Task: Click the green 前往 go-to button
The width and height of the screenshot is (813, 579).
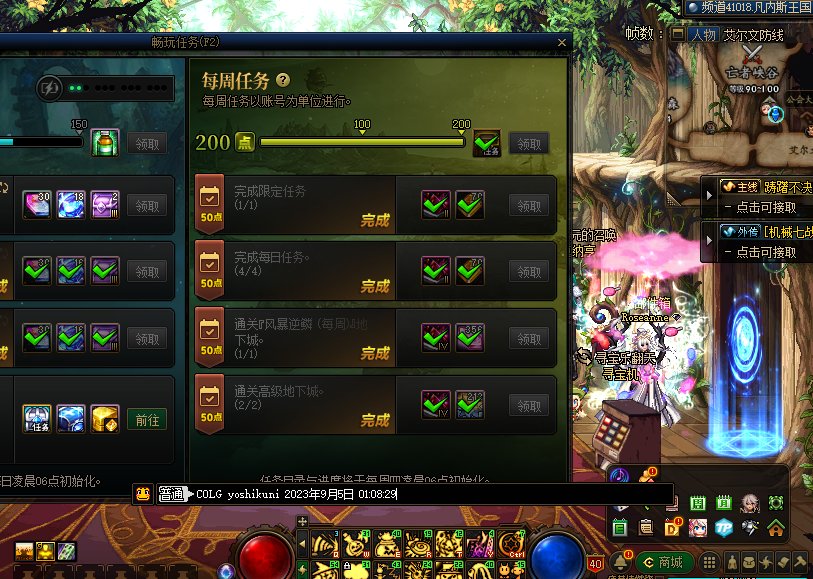Action: click(x=147, y=420)
